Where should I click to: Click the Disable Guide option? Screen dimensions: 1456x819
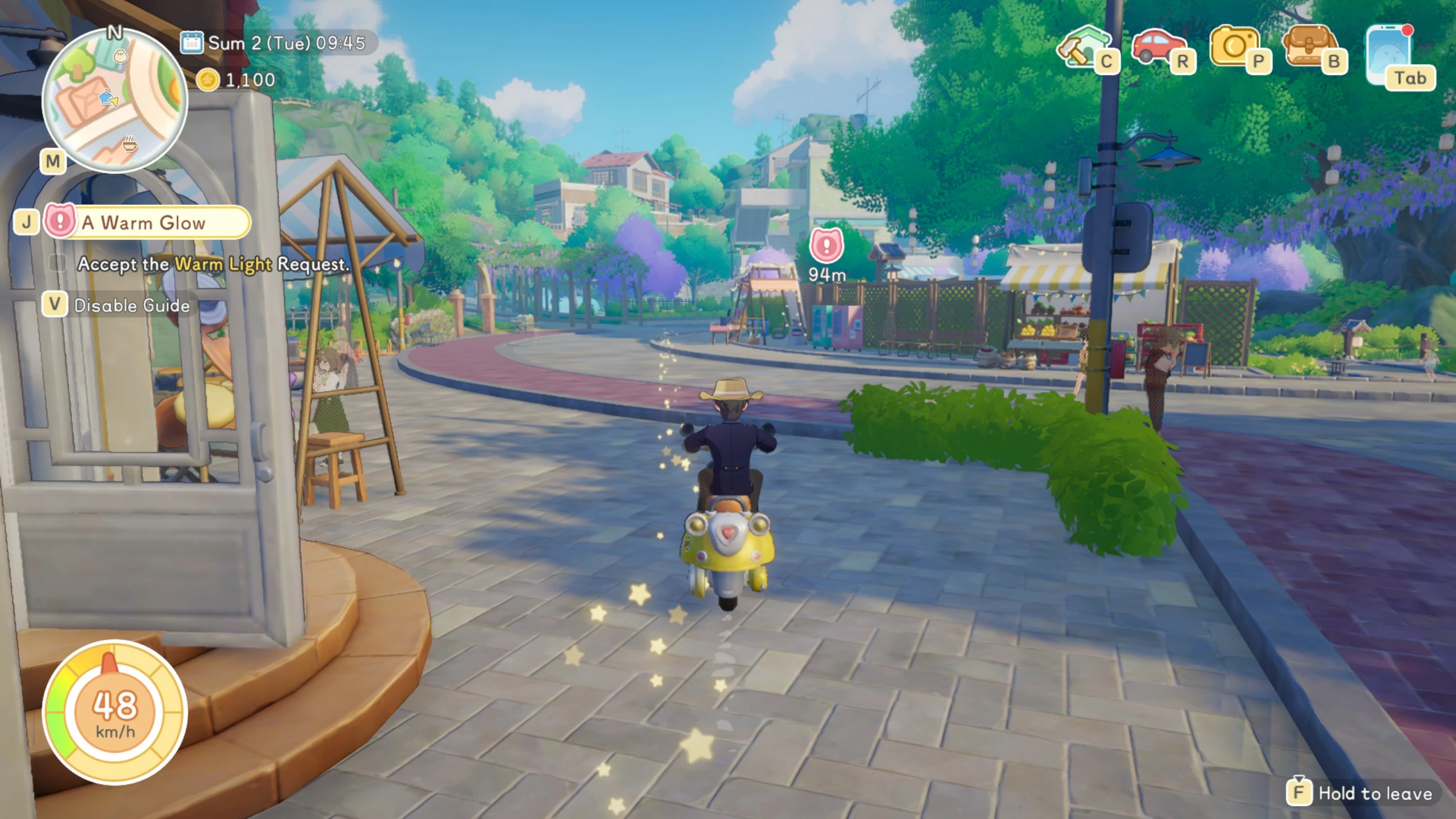pos(131,305)
